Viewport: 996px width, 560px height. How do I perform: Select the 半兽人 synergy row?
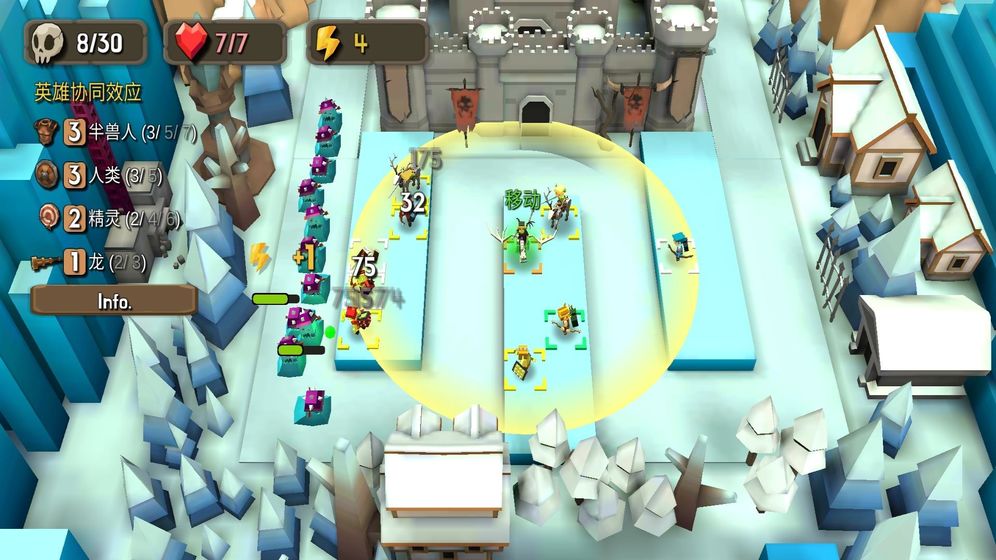click(115, 133)
